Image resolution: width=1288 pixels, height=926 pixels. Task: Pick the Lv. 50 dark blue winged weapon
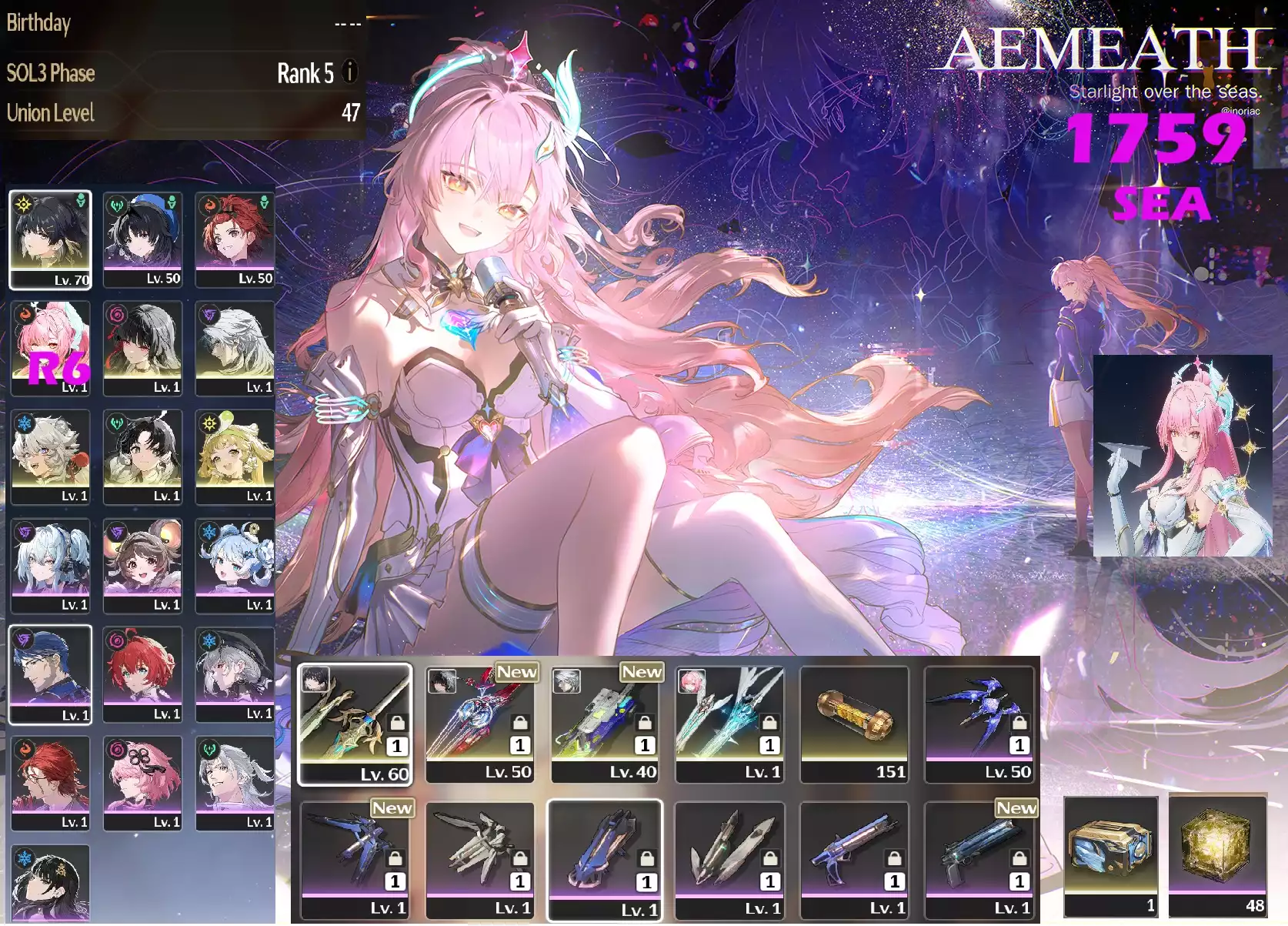pyautogui.click(x=979, y=724)
